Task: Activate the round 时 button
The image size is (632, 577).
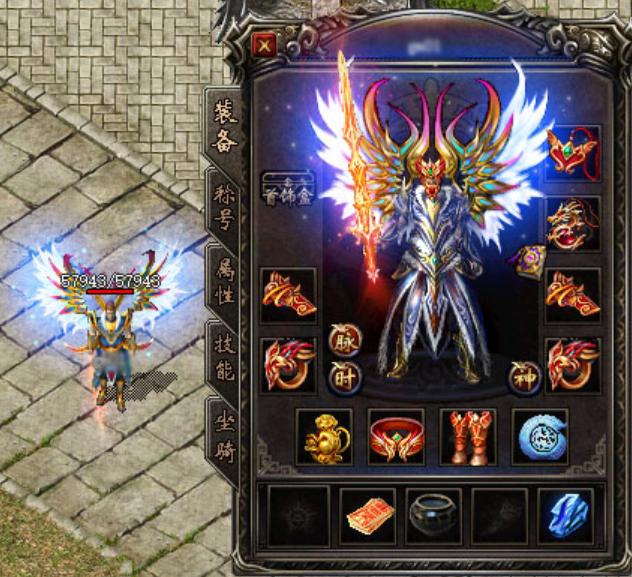Action: click(344, 377)
